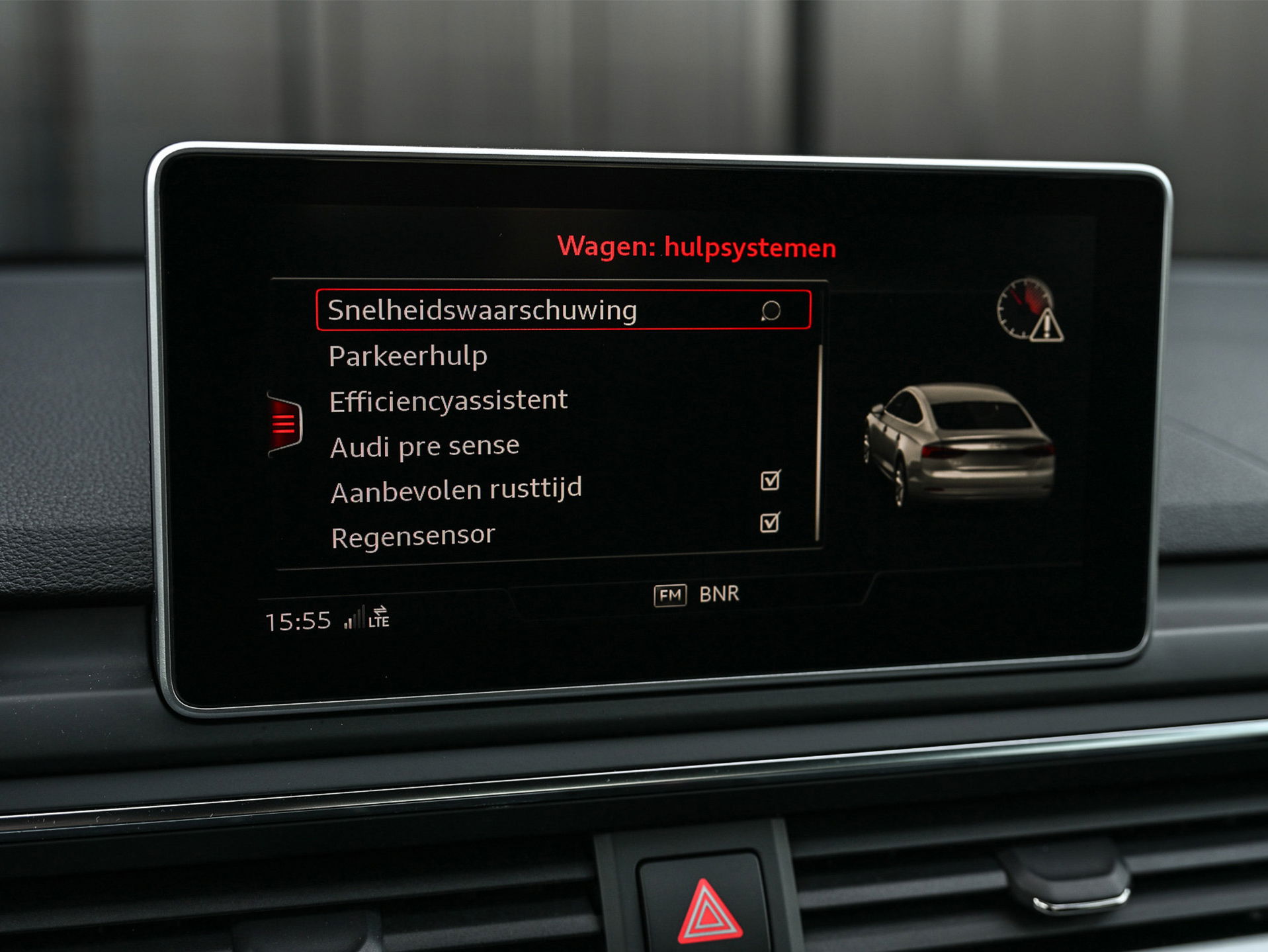Select the data transfer arrows above LTE
This screenshot has height=952, width=1268.
click(381, 610)
